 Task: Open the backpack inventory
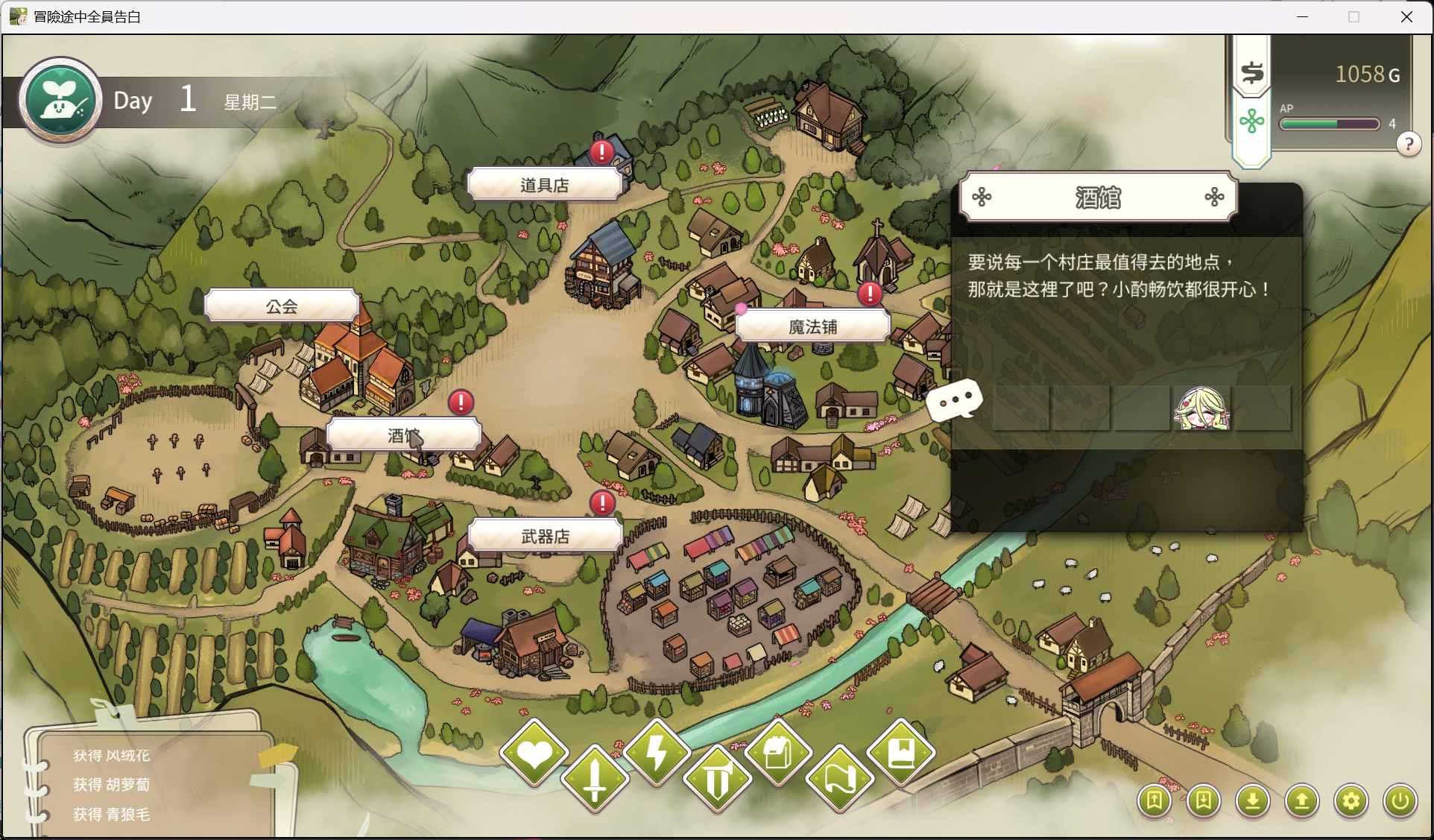[778, 753]
